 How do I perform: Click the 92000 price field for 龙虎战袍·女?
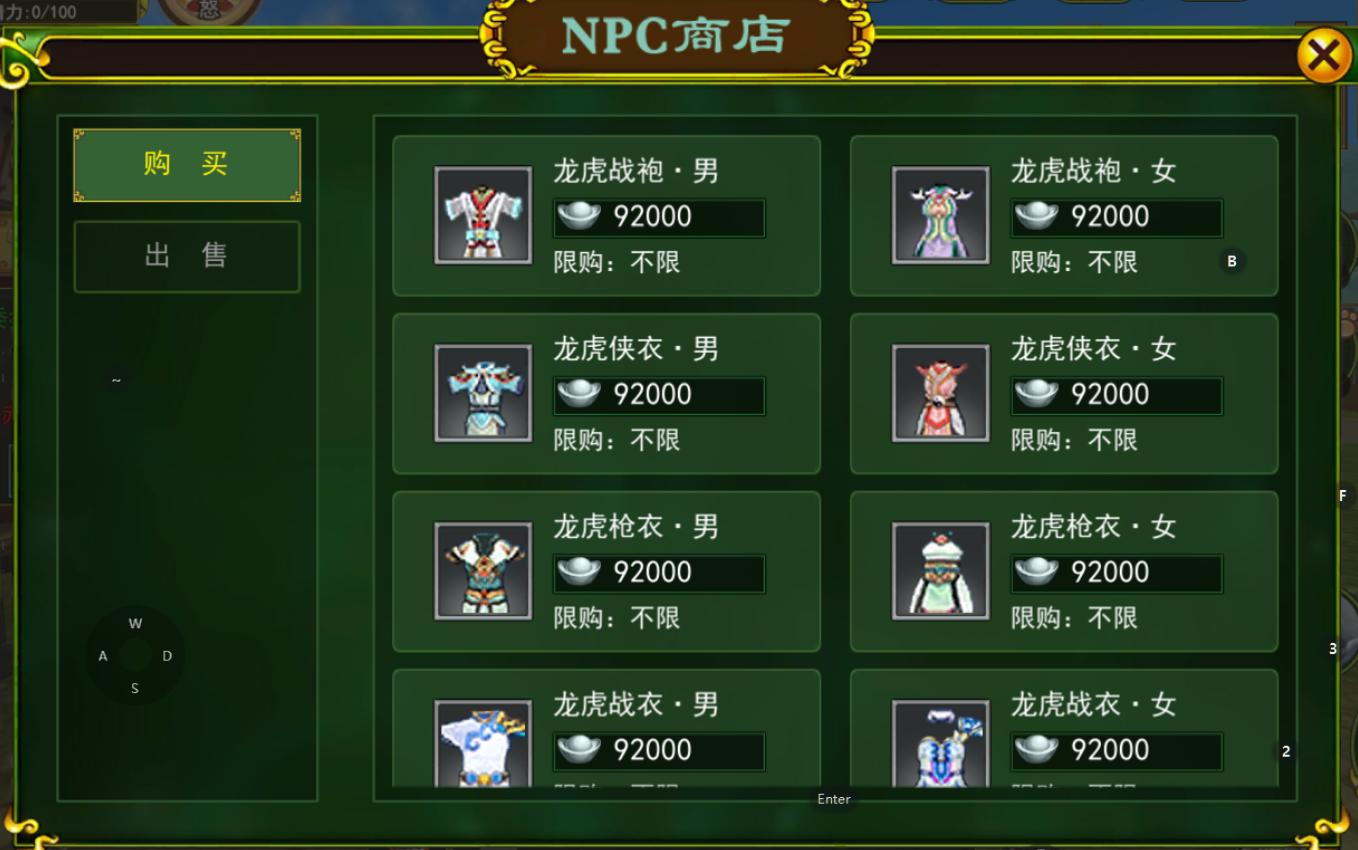(1116, 216)
